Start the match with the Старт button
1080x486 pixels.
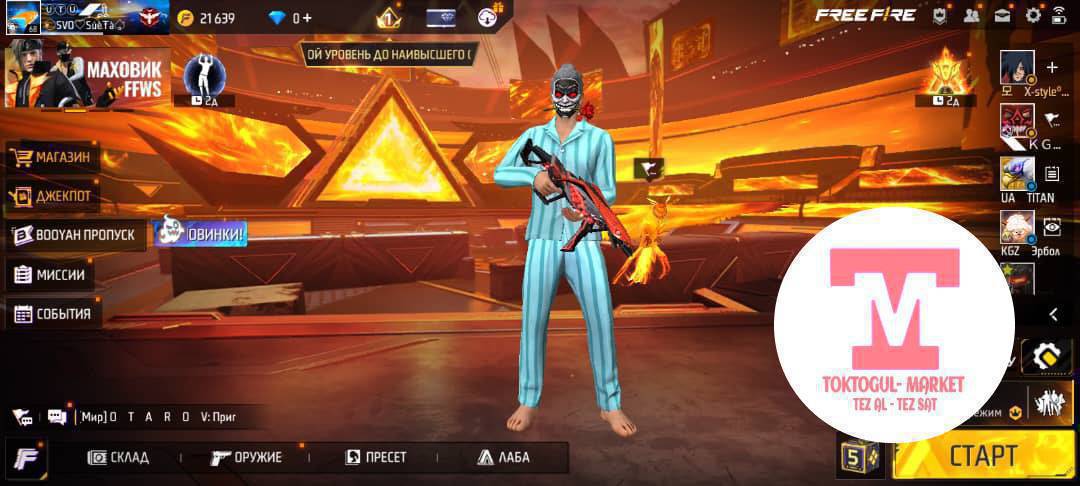[983, 456]
